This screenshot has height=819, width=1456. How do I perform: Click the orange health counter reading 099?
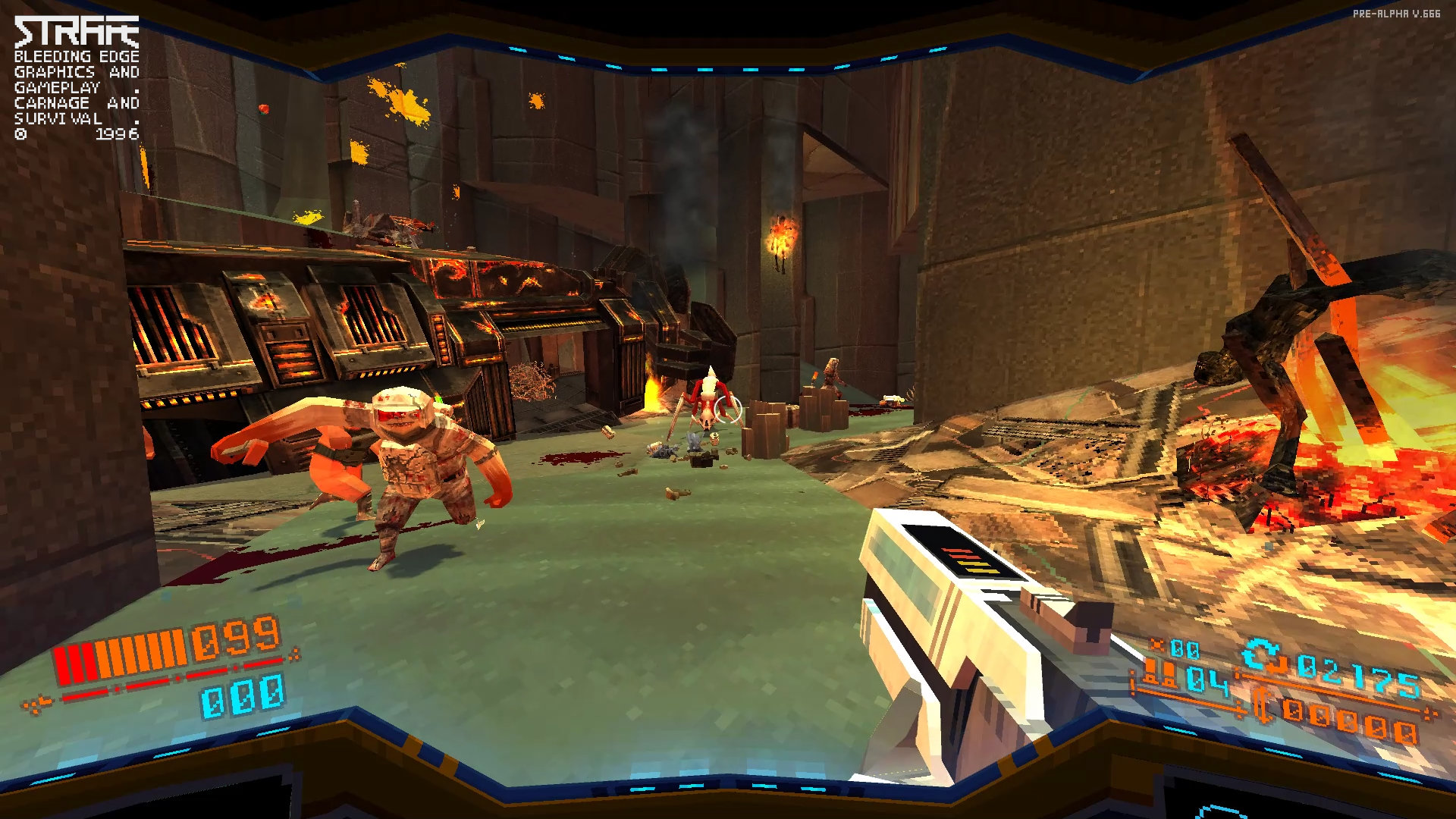[x=235, y=641]
